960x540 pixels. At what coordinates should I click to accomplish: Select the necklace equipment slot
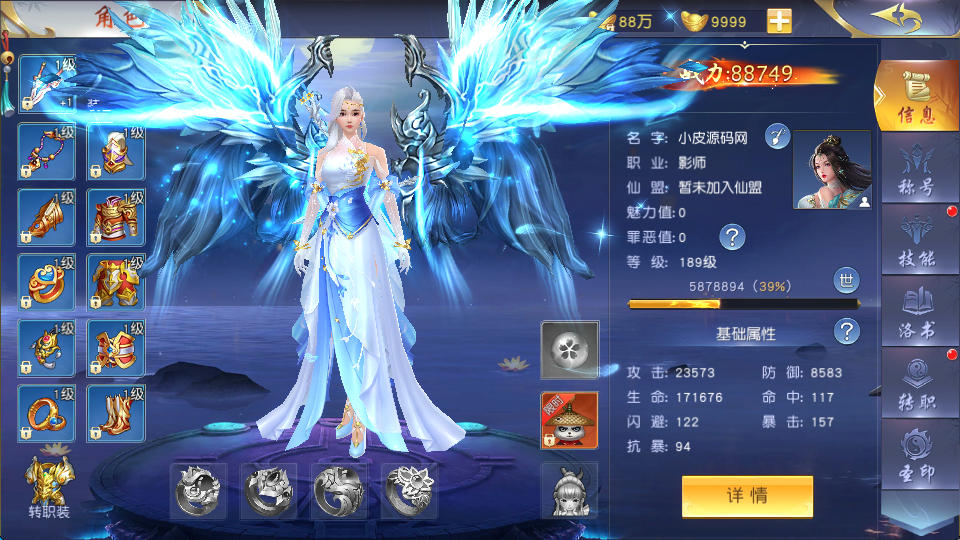pos(47,152)
